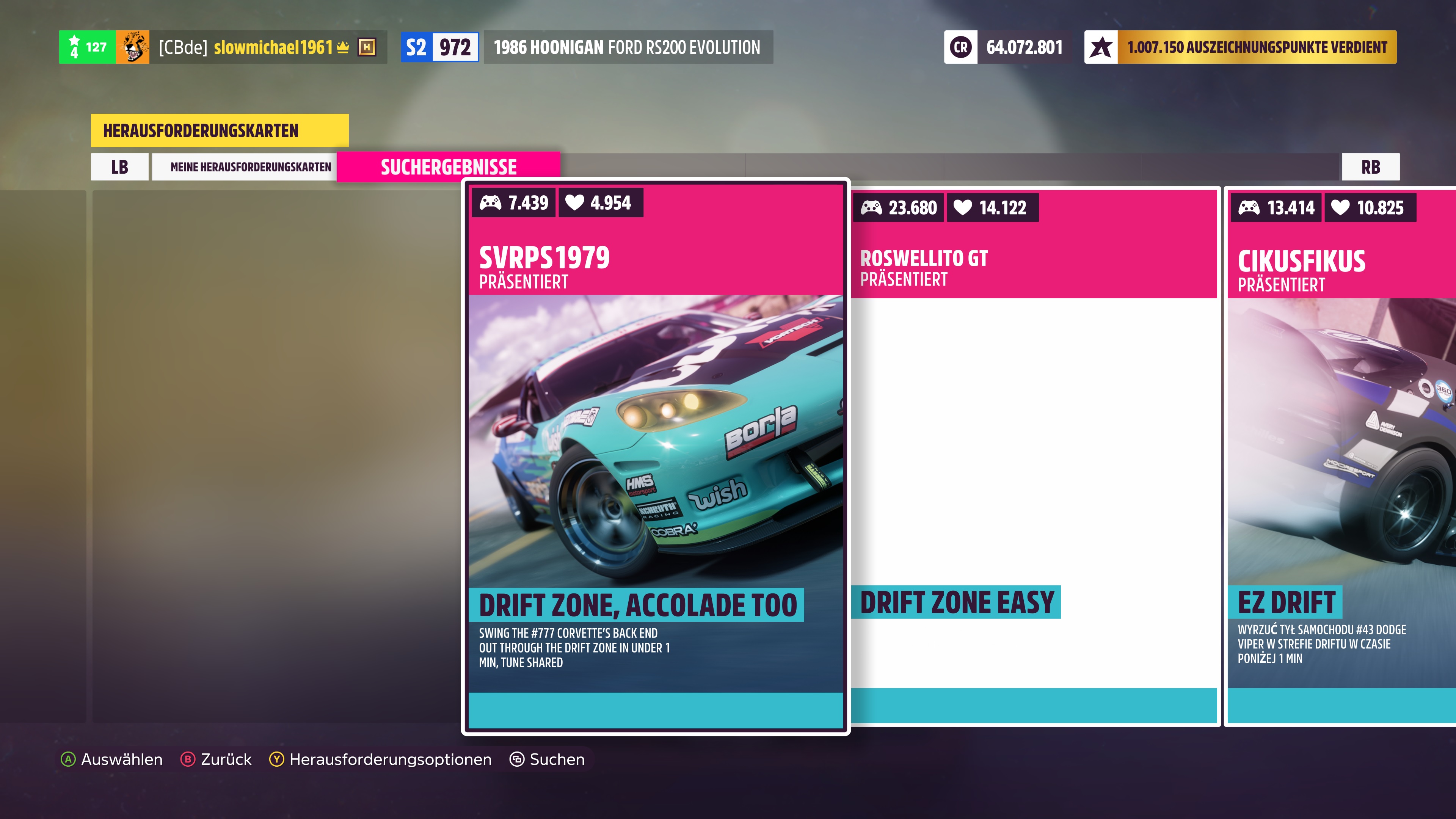Image resolution: width=1456 pixels, height=819 pixels.
Task: Click the H badge beside slowmichael1961
Action: tap(367, 48)
